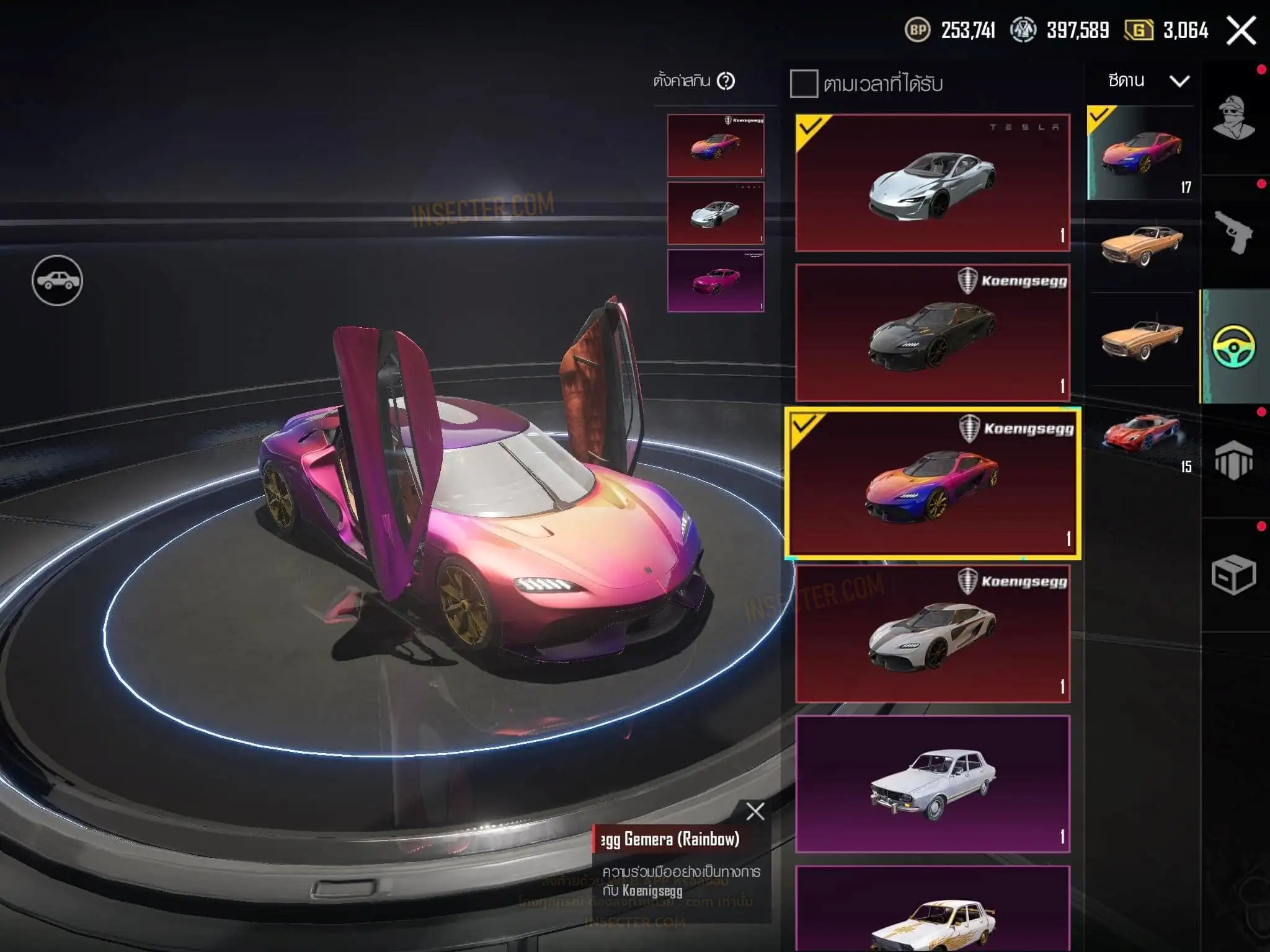Select the rainbow Koenigsegg Gemera skin
The image size is (1270, 952).
coord(933,483)
